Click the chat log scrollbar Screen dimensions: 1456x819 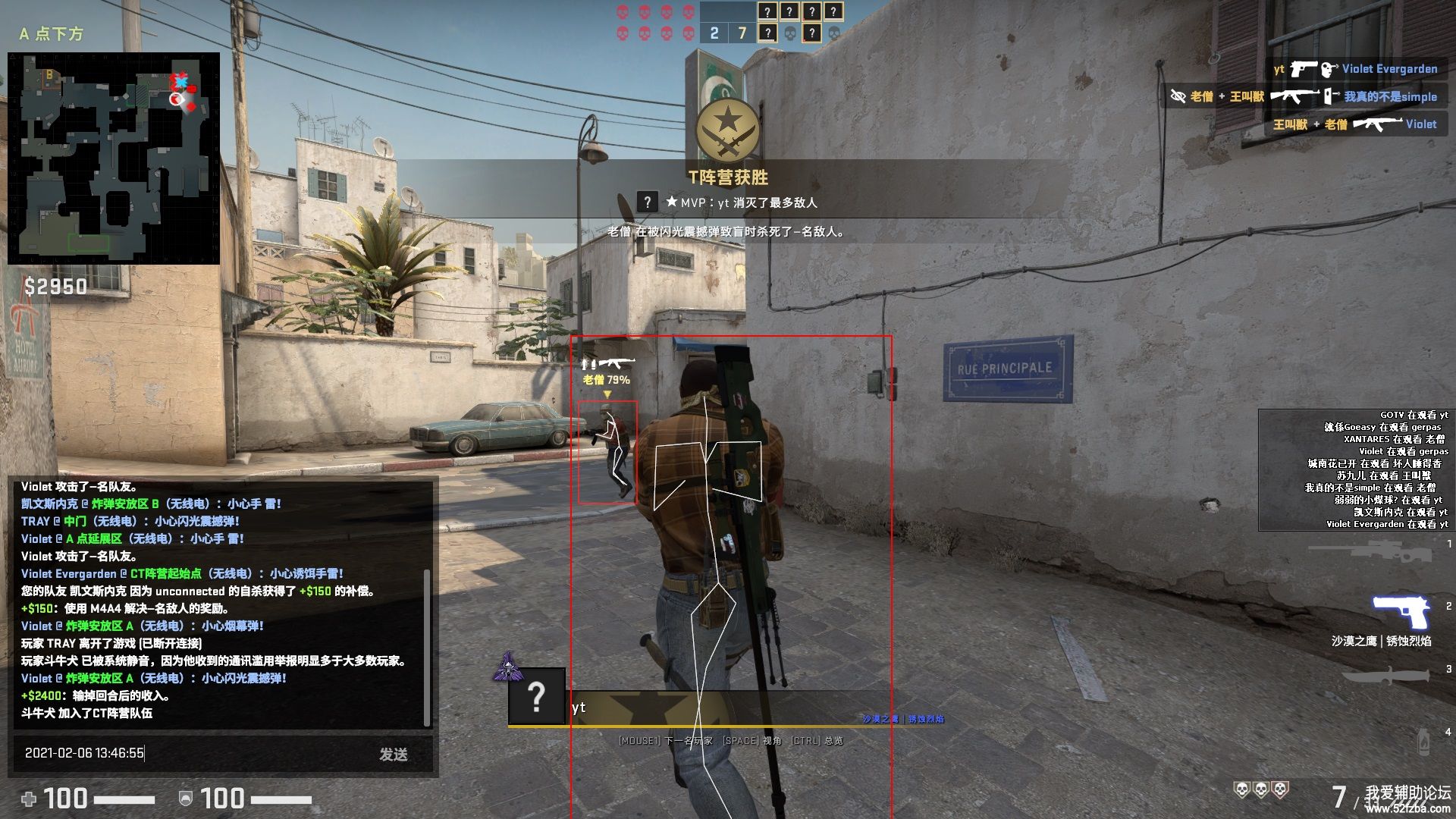[x=427, y=647]
